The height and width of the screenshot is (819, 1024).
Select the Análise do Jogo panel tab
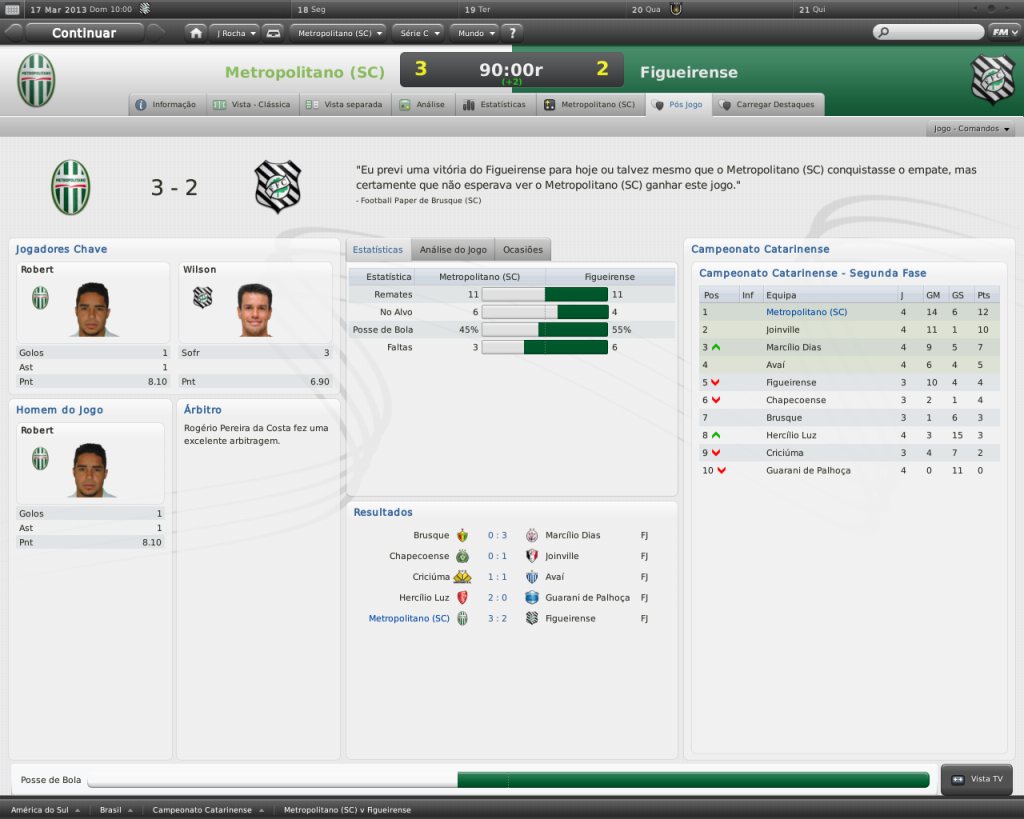453,250
